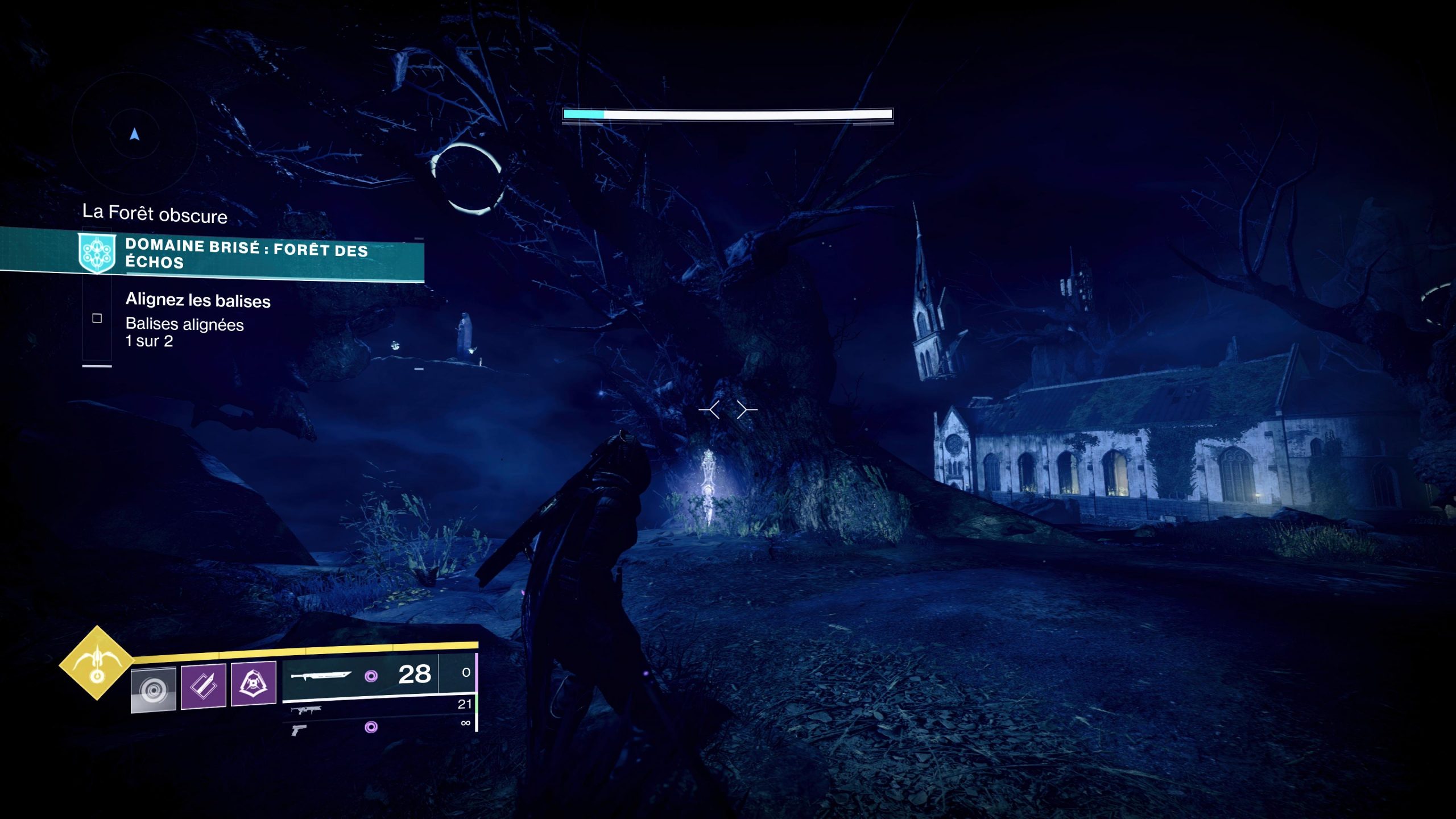Switch to the rifle in the second weapon row
The image size is (1456, 819).
tap(306, 710)
